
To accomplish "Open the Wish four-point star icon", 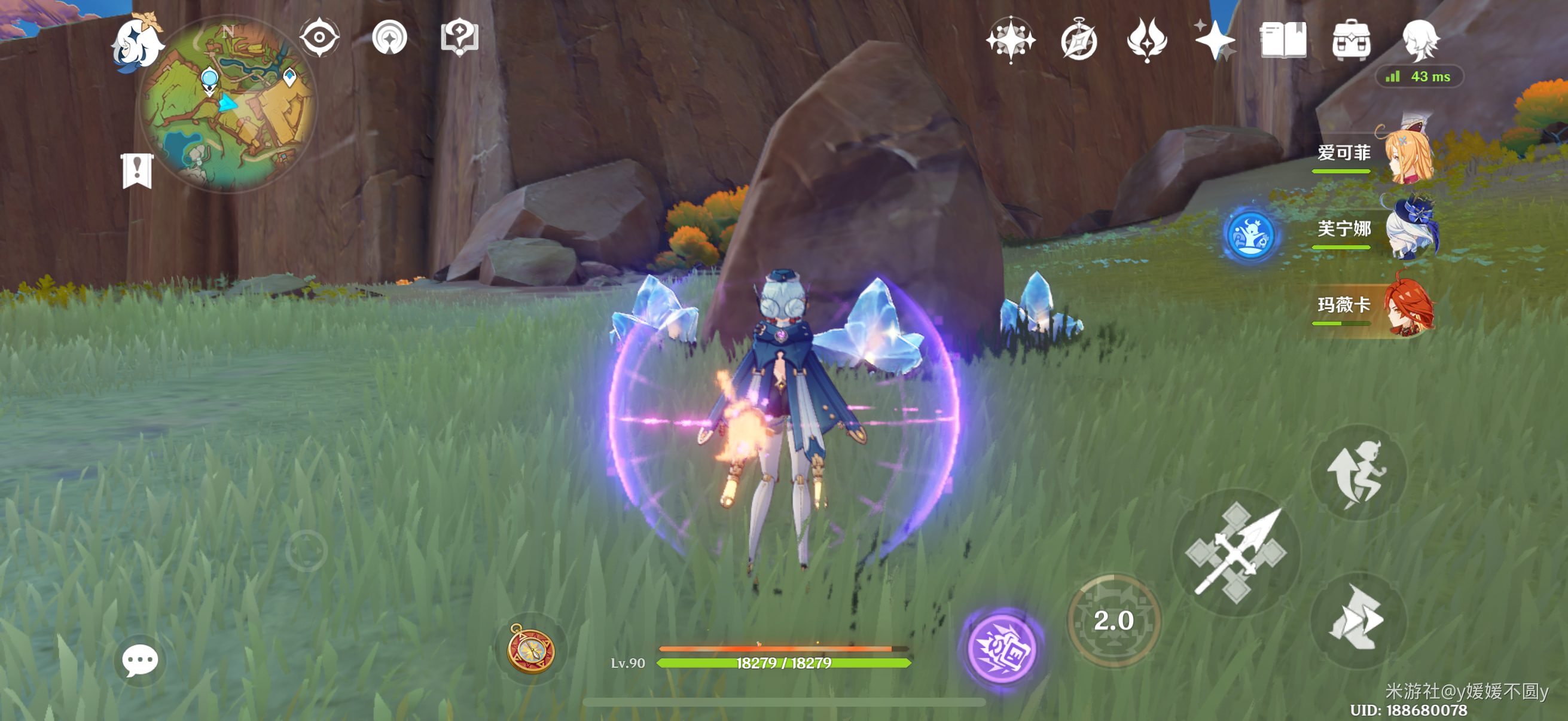I will click(1215, 40).
